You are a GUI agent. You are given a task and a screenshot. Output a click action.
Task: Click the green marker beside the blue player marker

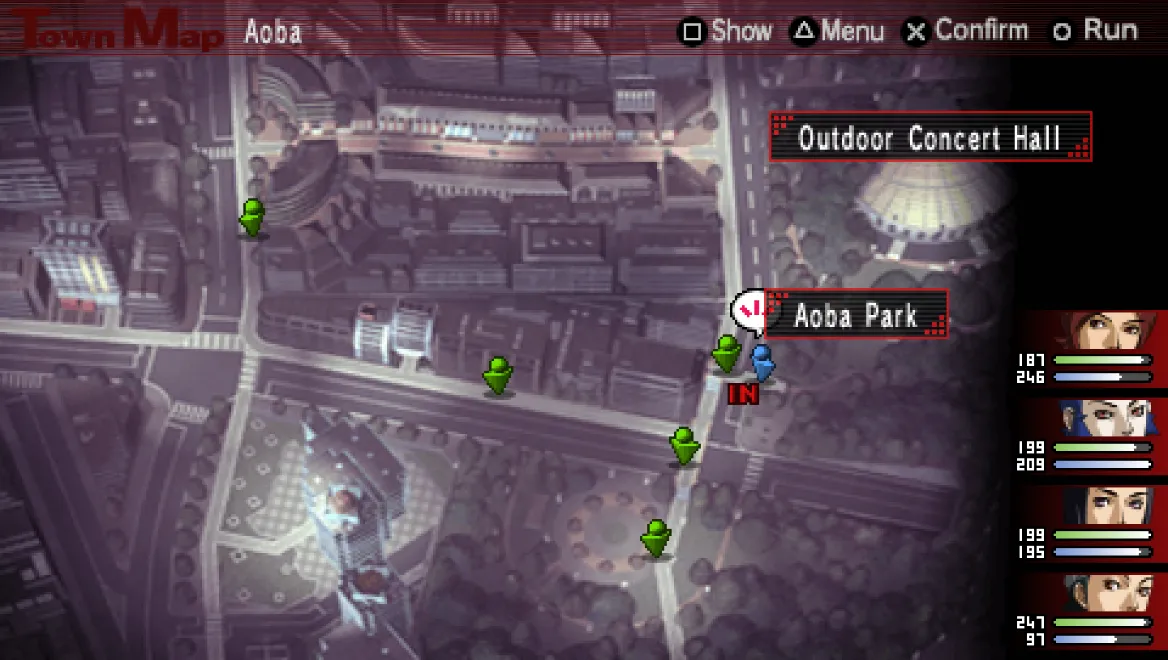click(727, 354)
